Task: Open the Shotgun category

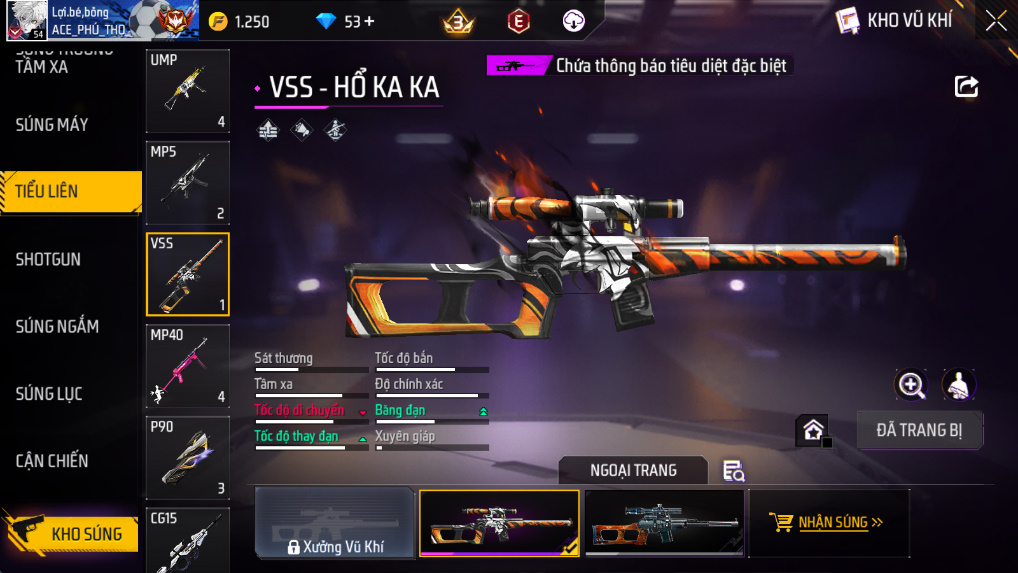Action: [48, 259]
